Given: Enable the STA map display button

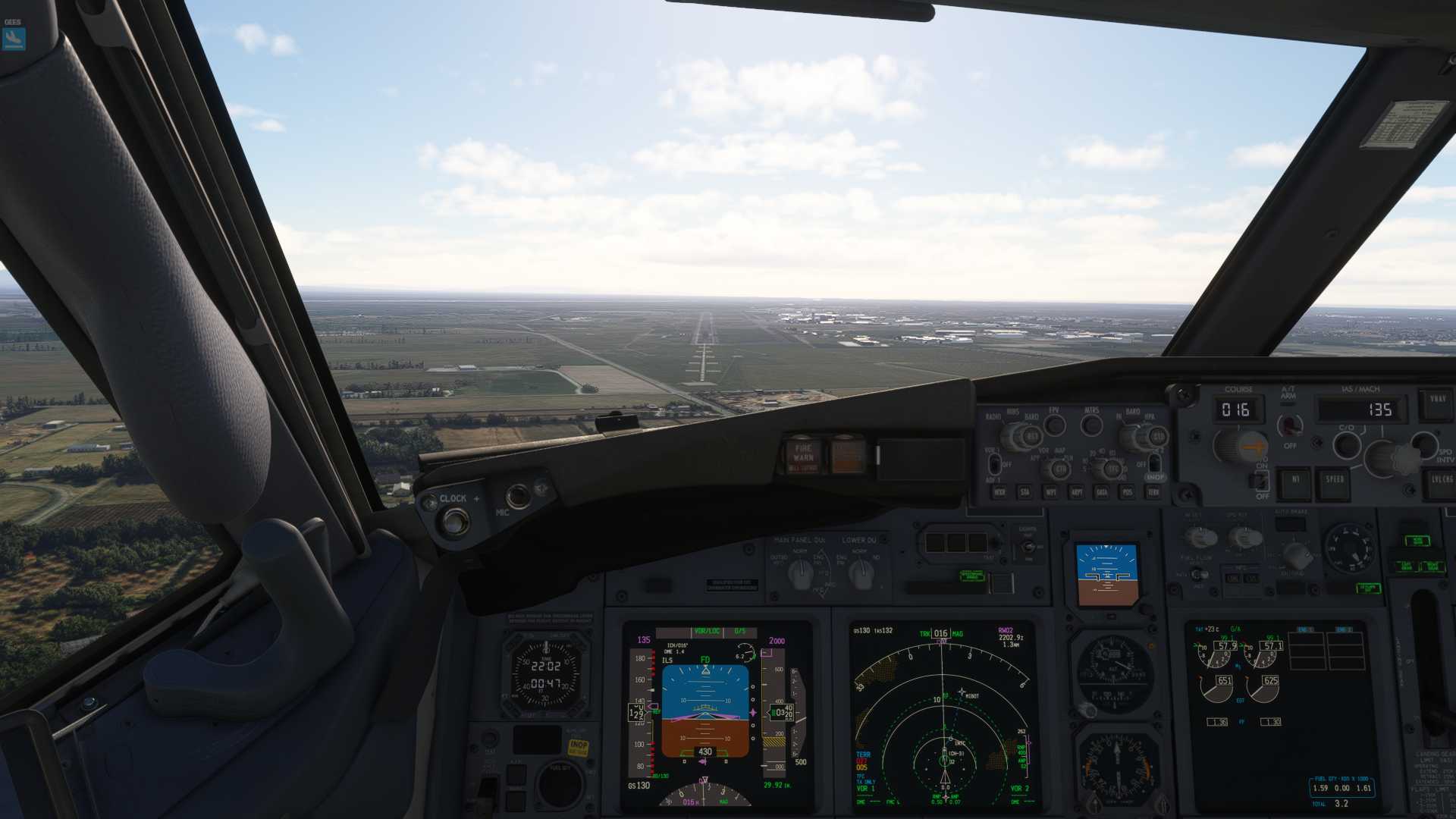Looking at the screenshot, I should (x=1025, y=492).
